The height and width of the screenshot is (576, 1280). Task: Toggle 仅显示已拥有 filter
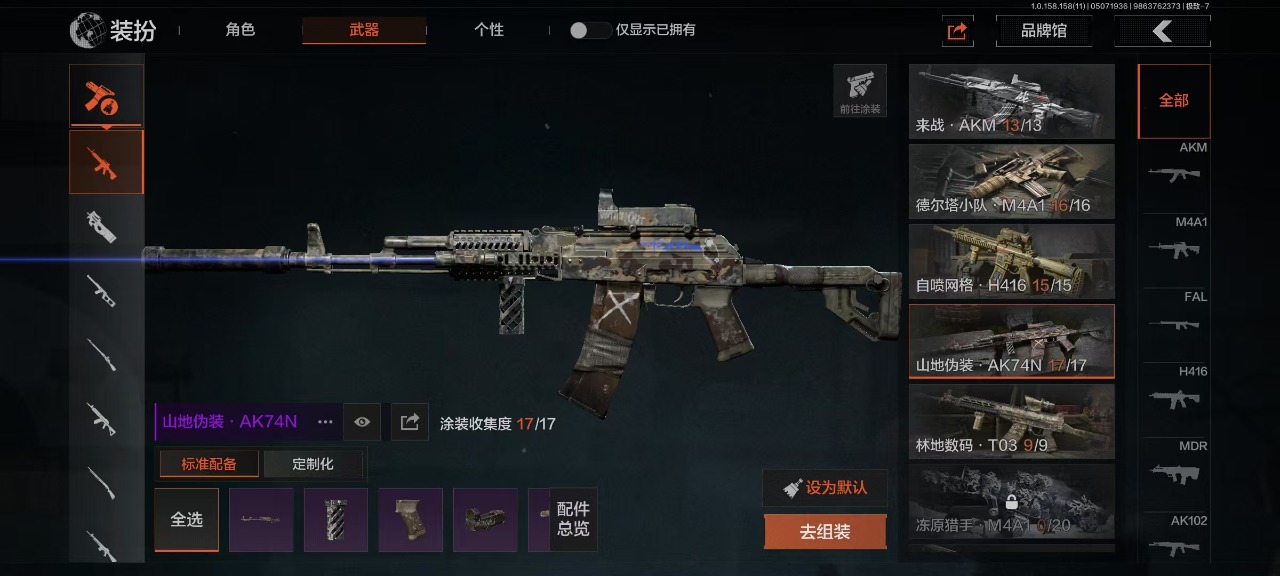coord(590,30)
